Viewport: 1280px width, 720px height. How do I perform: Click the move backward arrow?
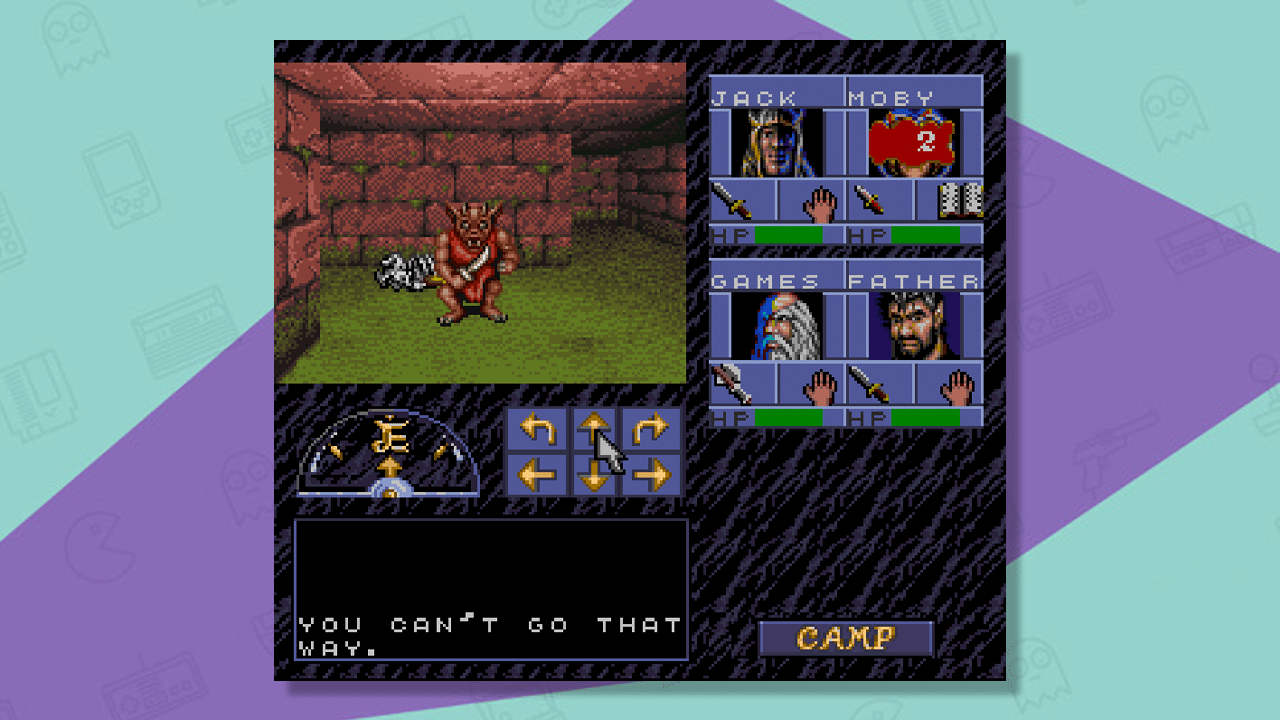(594, 474)
